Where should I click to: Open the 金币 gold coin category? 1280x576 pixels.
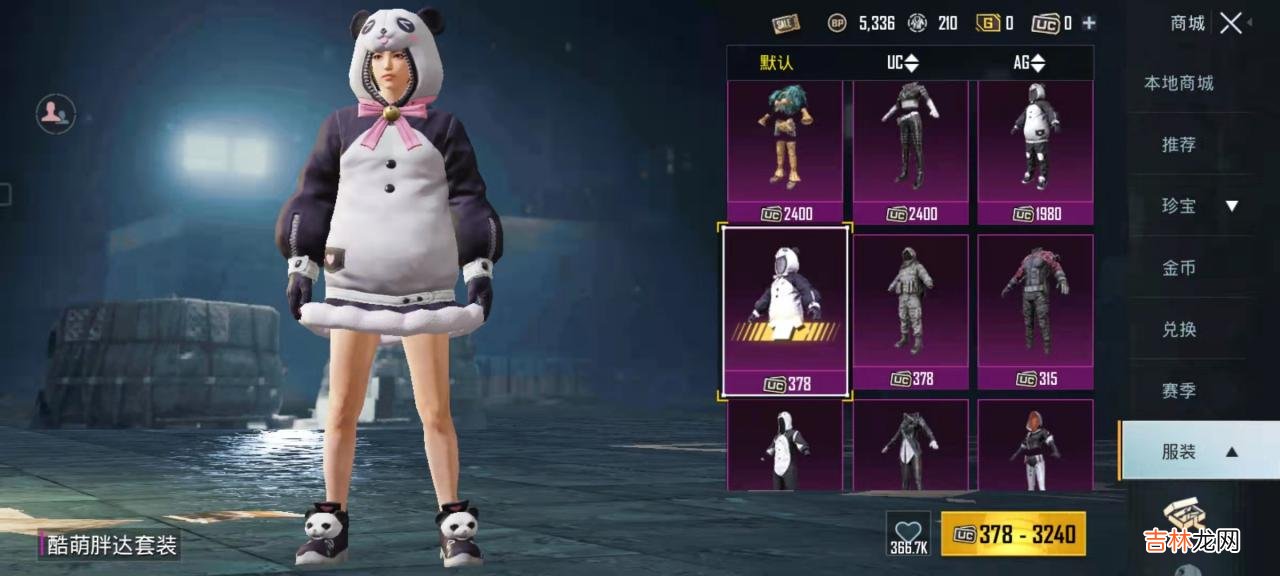point(1179,268)
